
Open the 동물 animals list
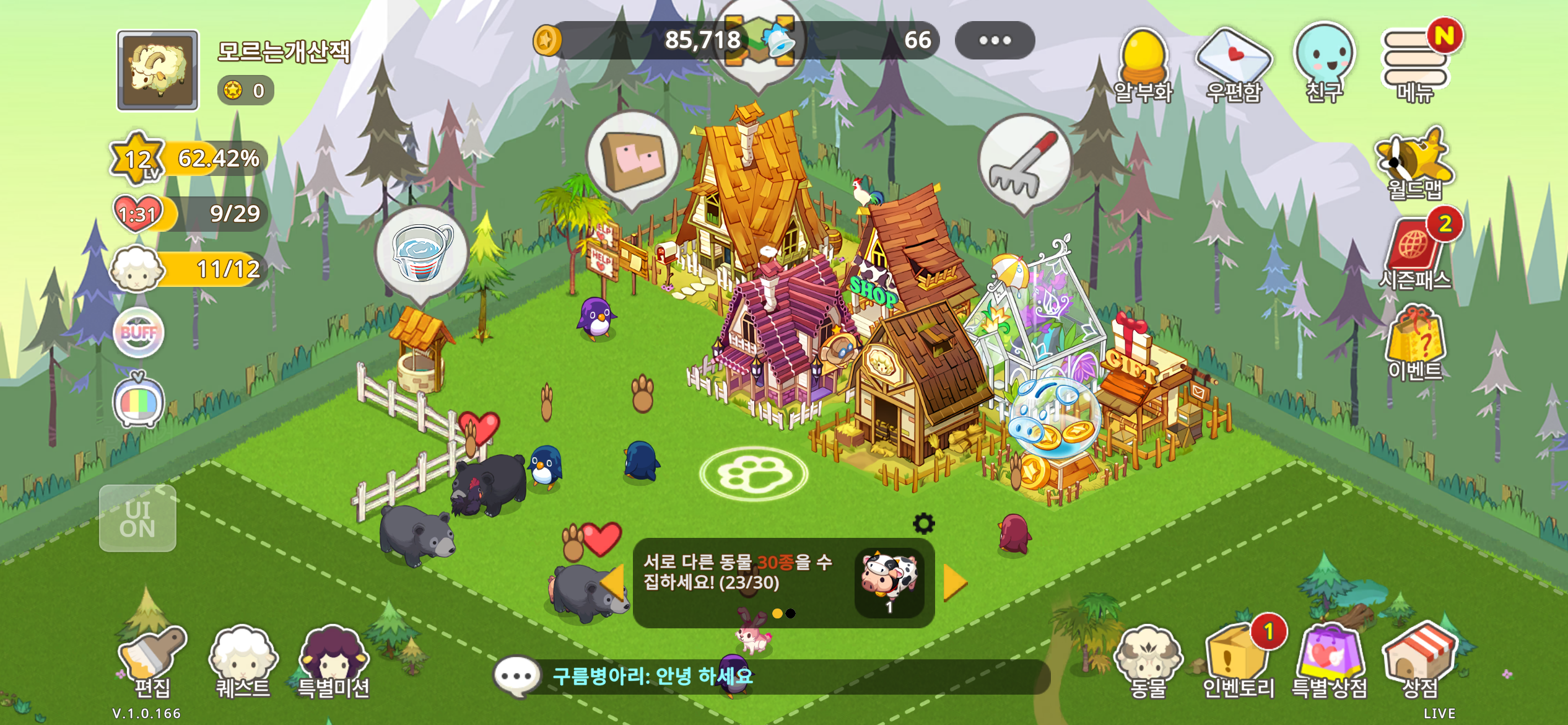[1148, 660]
